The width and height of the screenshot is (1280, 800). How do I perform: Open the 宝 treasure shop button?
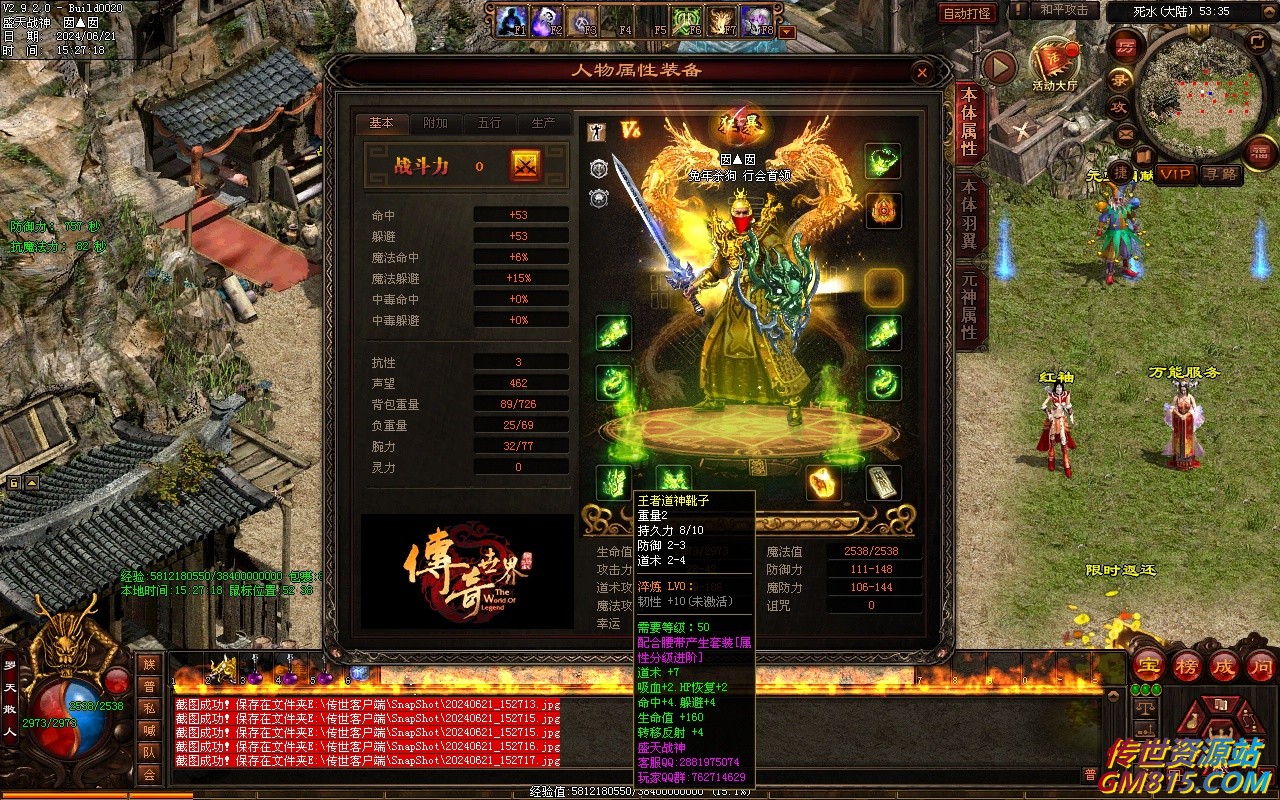[1148, 666]
